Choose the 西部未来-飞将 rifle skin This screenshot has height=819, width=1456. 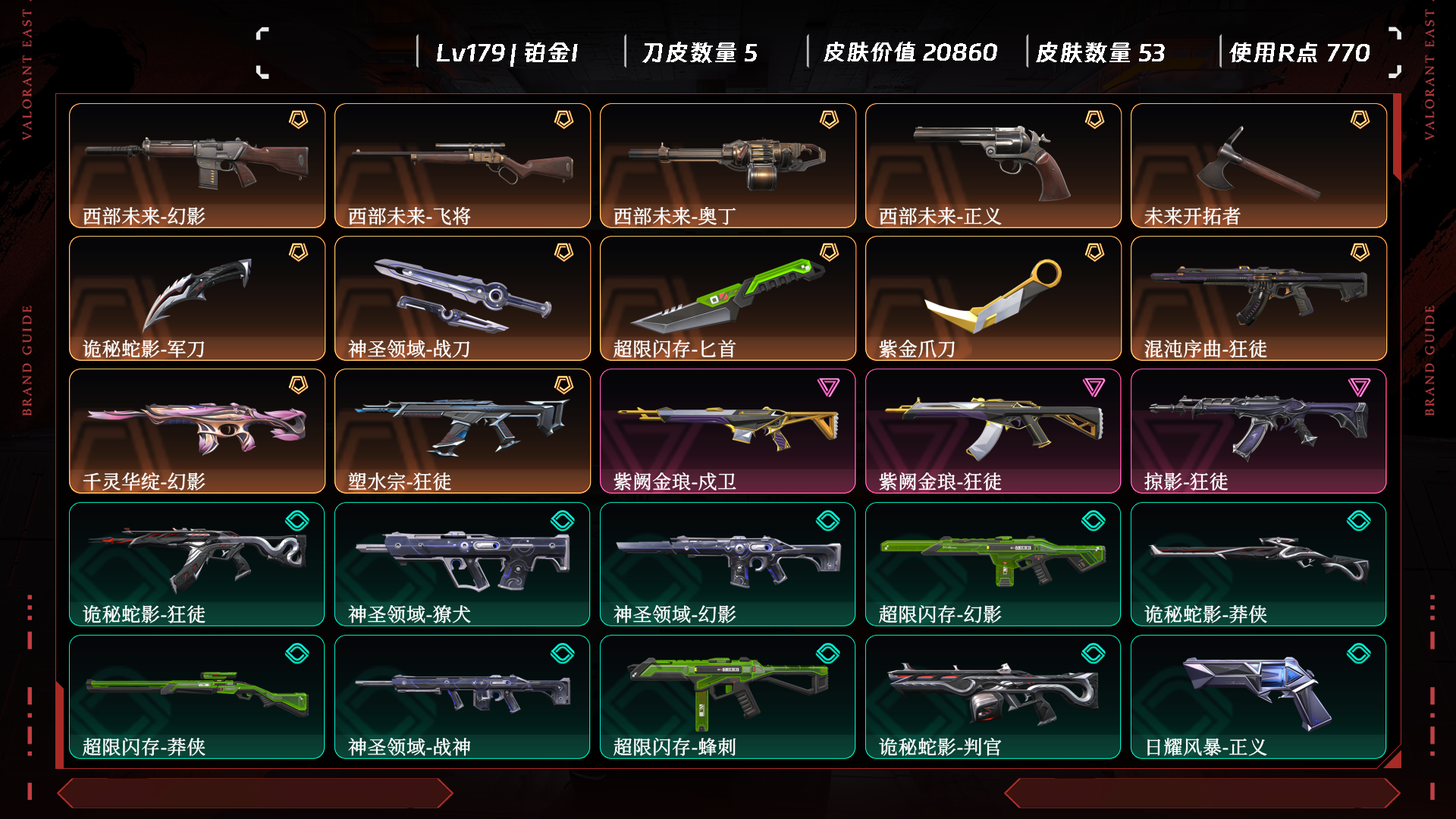coord(463,165)
